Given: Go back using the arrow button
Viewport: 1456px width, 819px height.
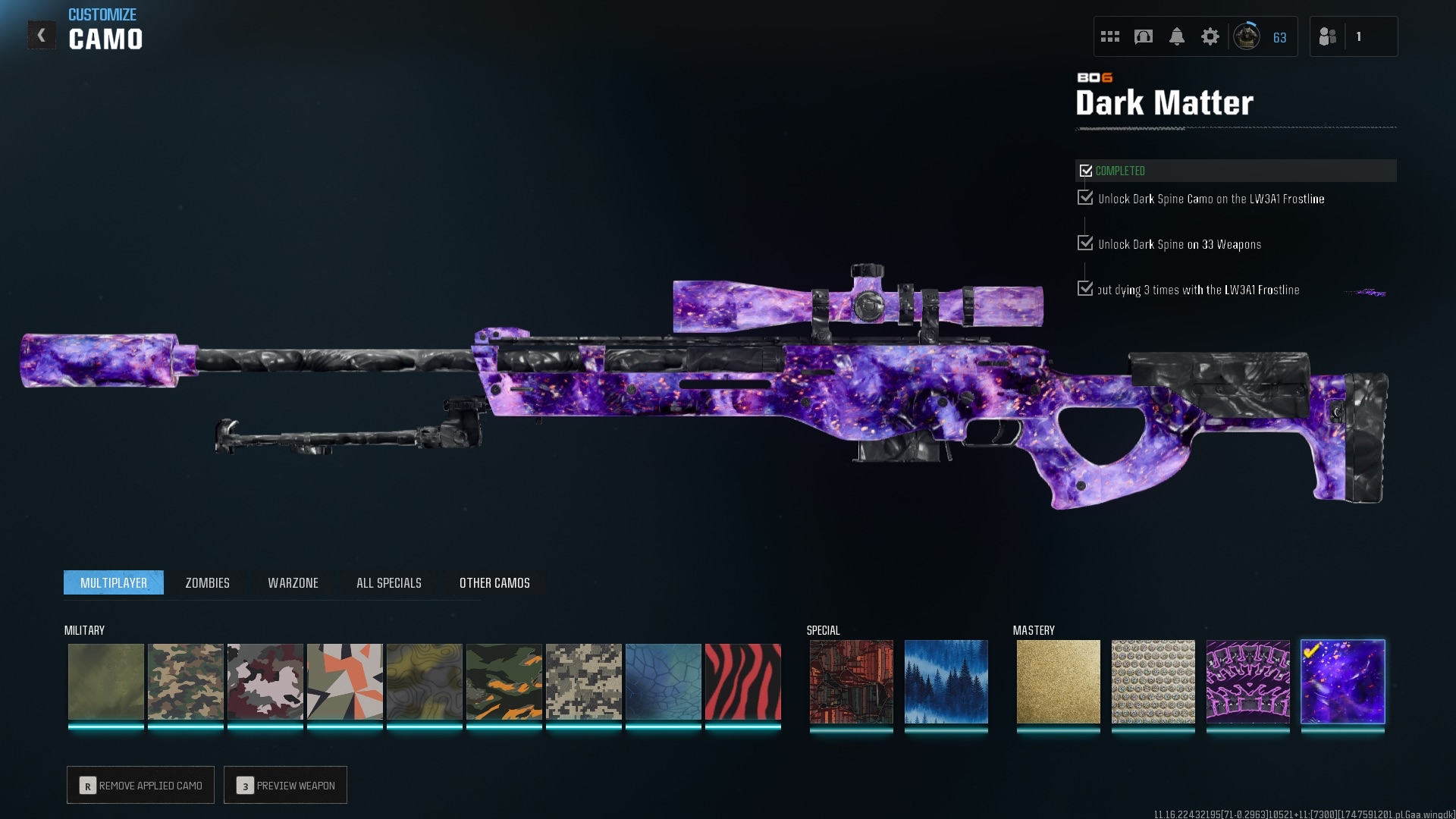Looking at the screenshot, I should [42, 35].
